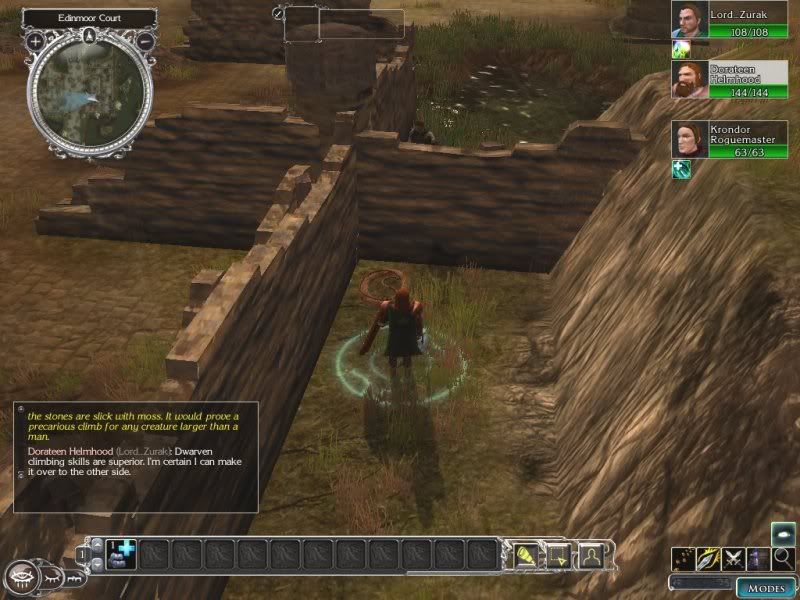Click the Edinmoor Court circular minimap
The image size is (800, 600).
pyautogui.click(x=91, y=93)
